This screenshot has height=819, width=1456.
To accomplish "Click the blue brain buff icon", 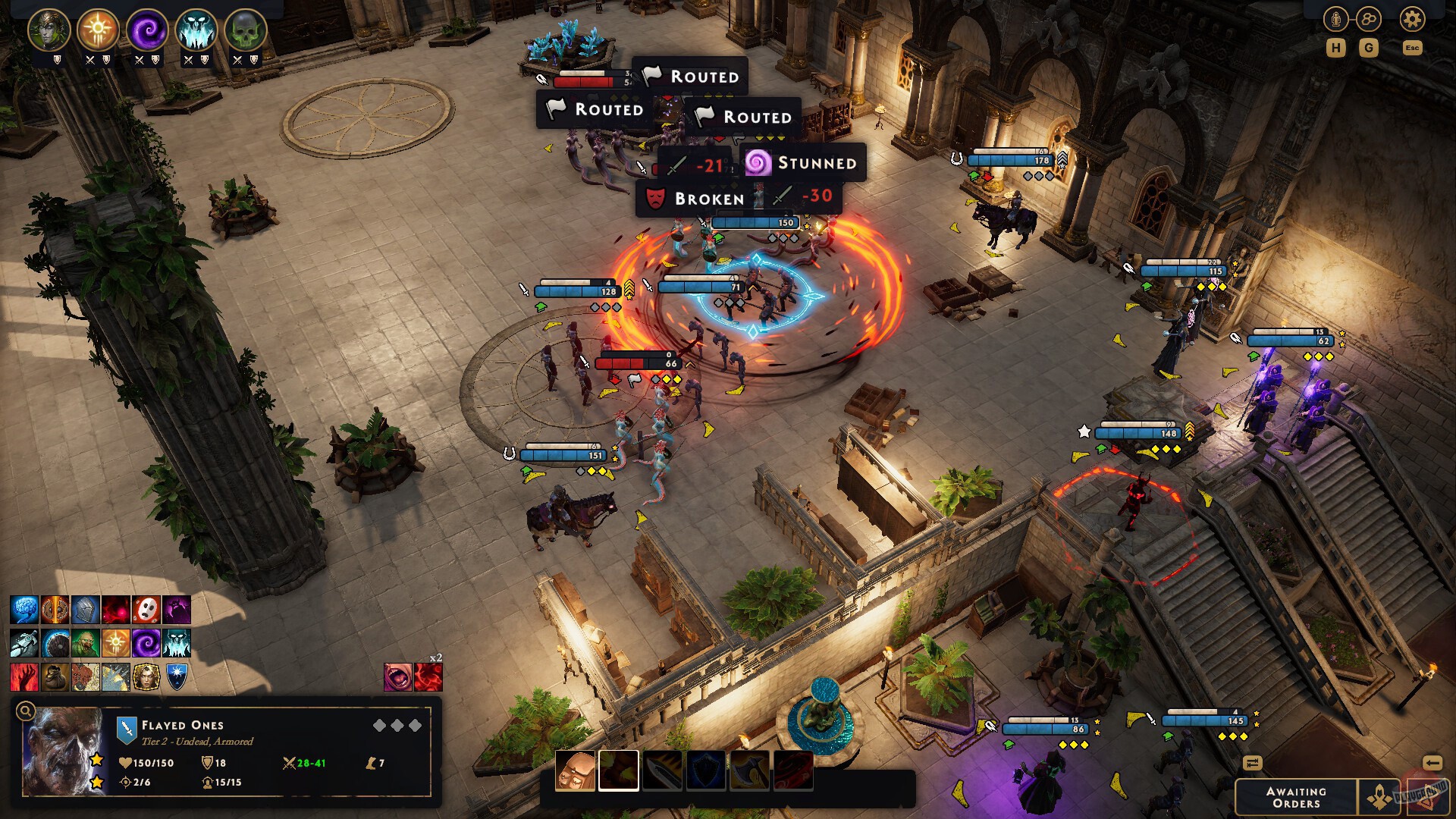I will coord(24,609).
